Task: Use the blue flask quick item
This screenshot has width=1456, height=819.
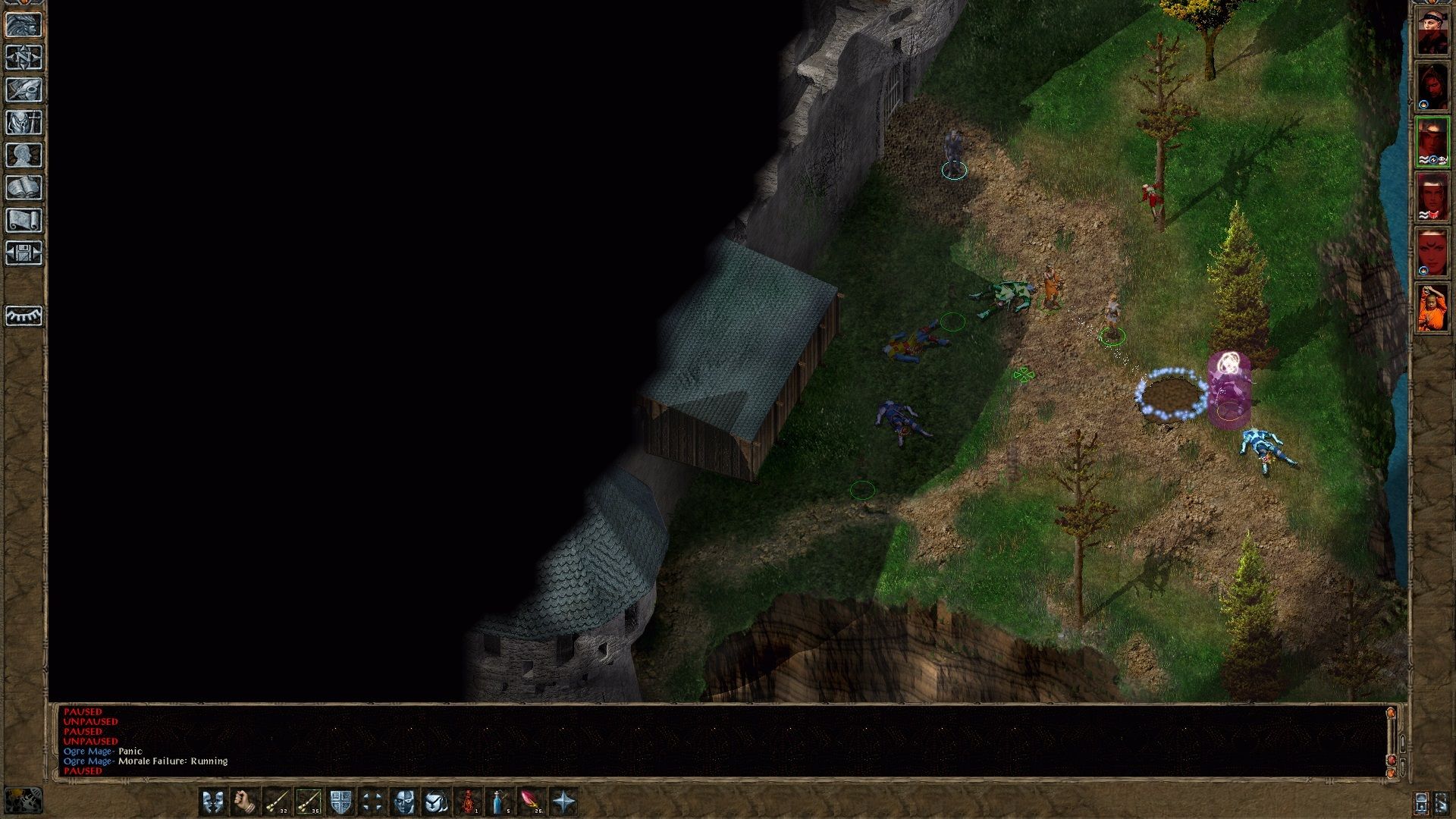Action: point(500,802)
